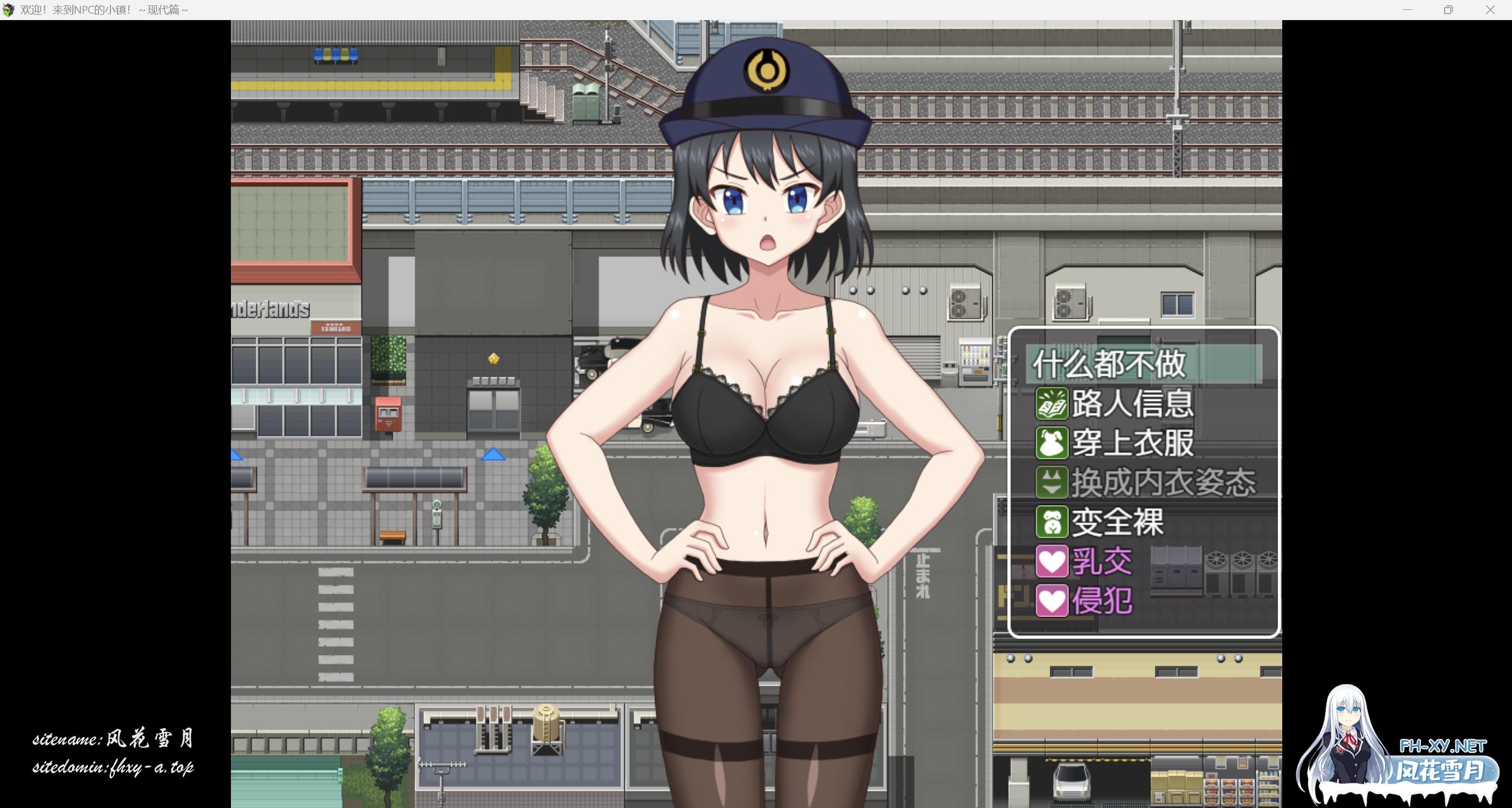Click the green dress icon next to 穿上衣服
Viewport: 1512px width, 808px height.
1052,442
